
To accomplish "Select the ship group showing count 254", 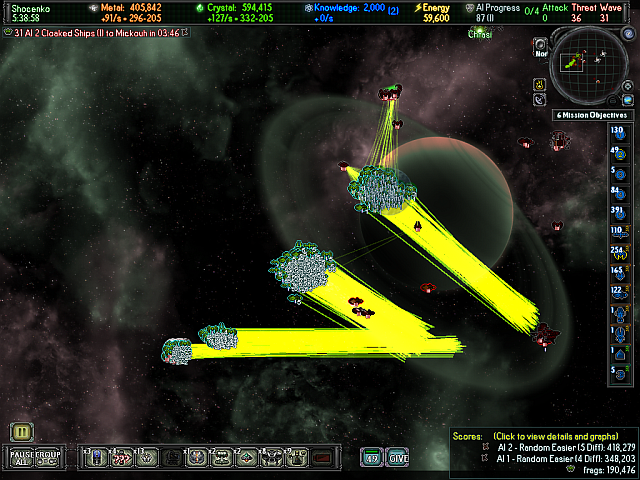I will pyautogui.click(x=617, y=251).
